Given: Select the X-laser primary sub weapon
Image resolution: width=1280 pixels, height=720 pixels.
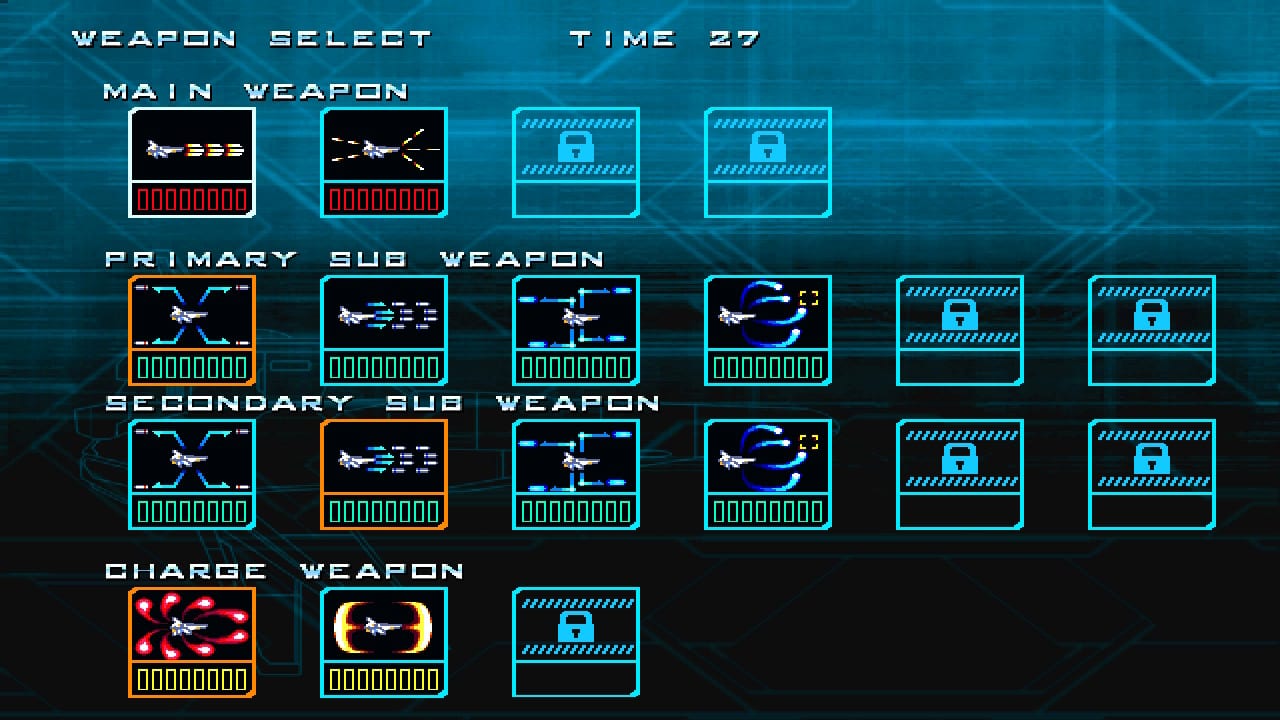Looking at the screenshot, I should click(191, 320).
